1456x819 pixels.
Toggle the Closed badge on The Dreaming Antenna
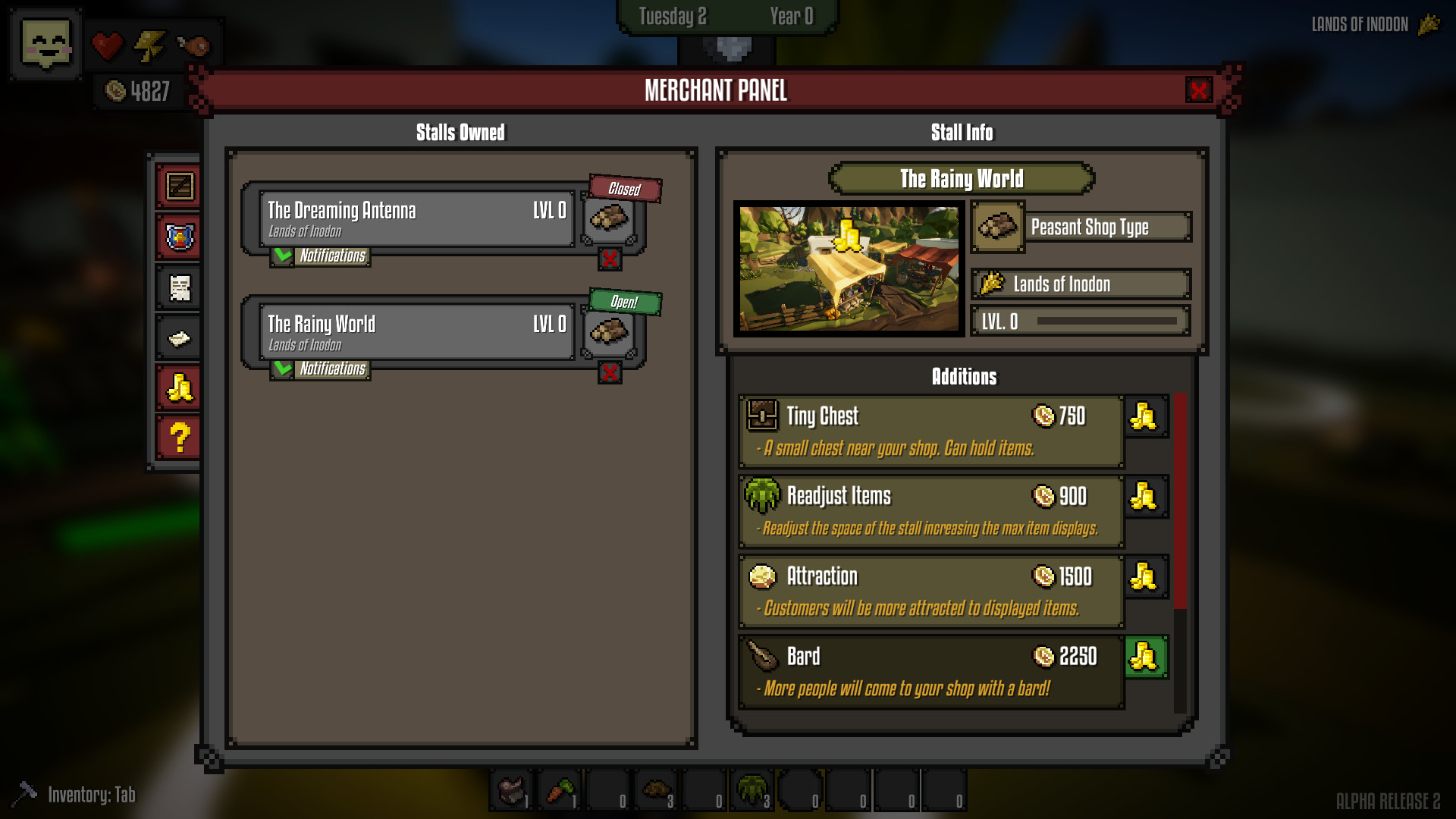click(624, 190)
